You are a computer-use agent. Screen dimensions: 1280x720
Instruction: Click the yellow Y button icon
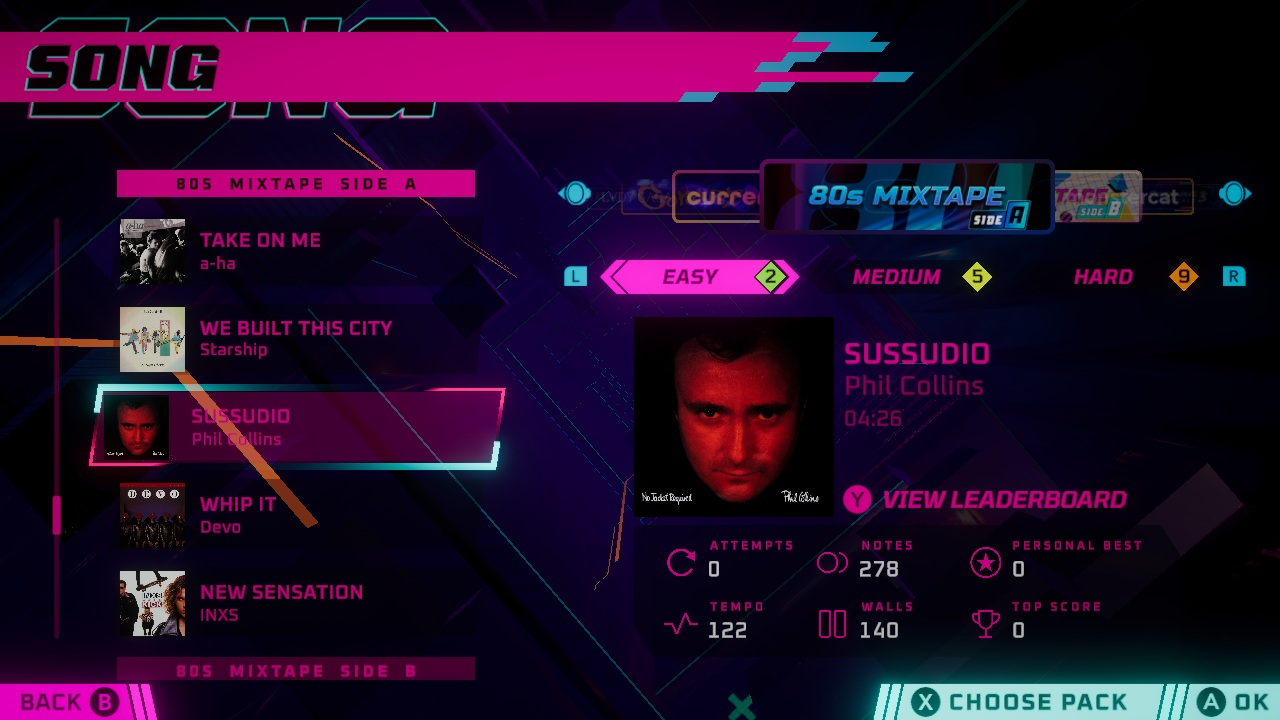point(857,500)
